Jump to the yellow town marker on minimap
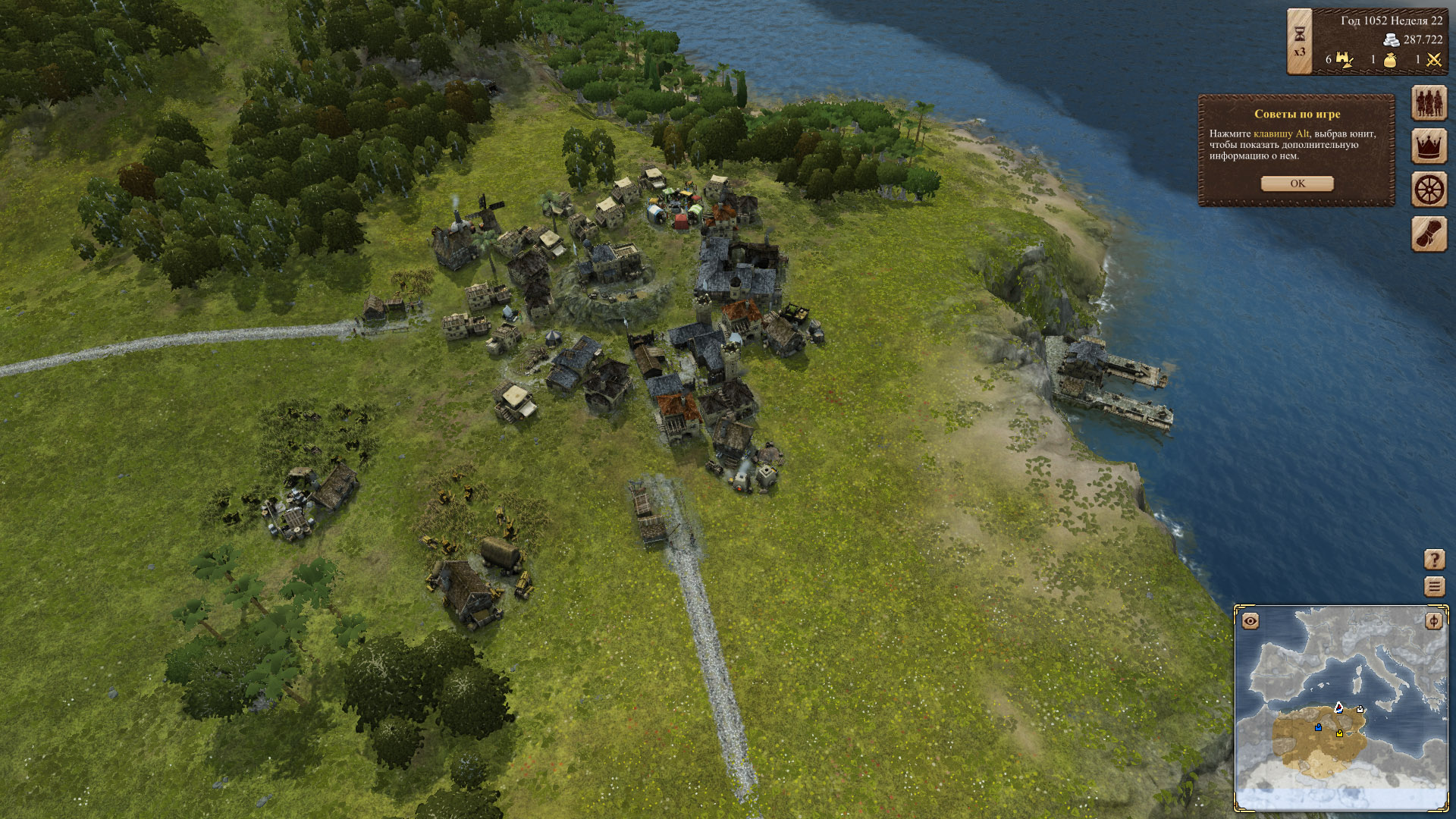Image resolution: width=1456 pixels, height=819 pixels. (1340, 733)
